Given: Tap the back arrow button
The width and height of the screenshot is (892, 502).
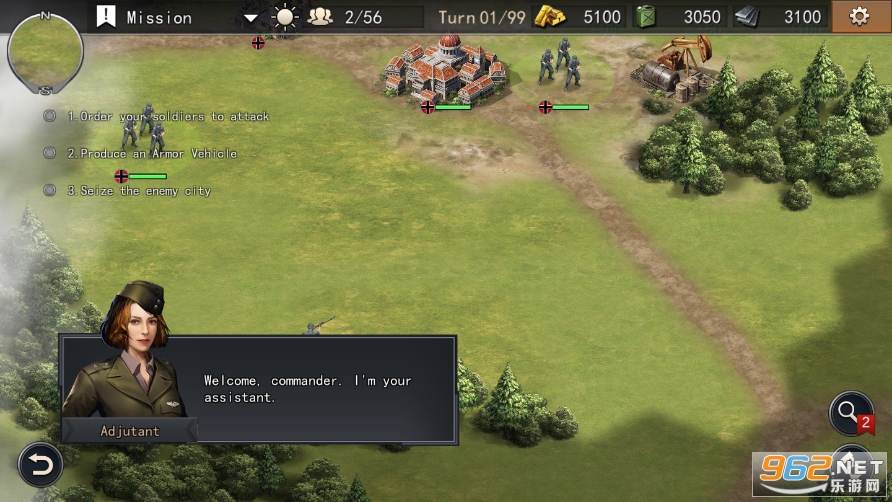Looking at the screenshot, I should pyautogui.click(x=41, y=464).
